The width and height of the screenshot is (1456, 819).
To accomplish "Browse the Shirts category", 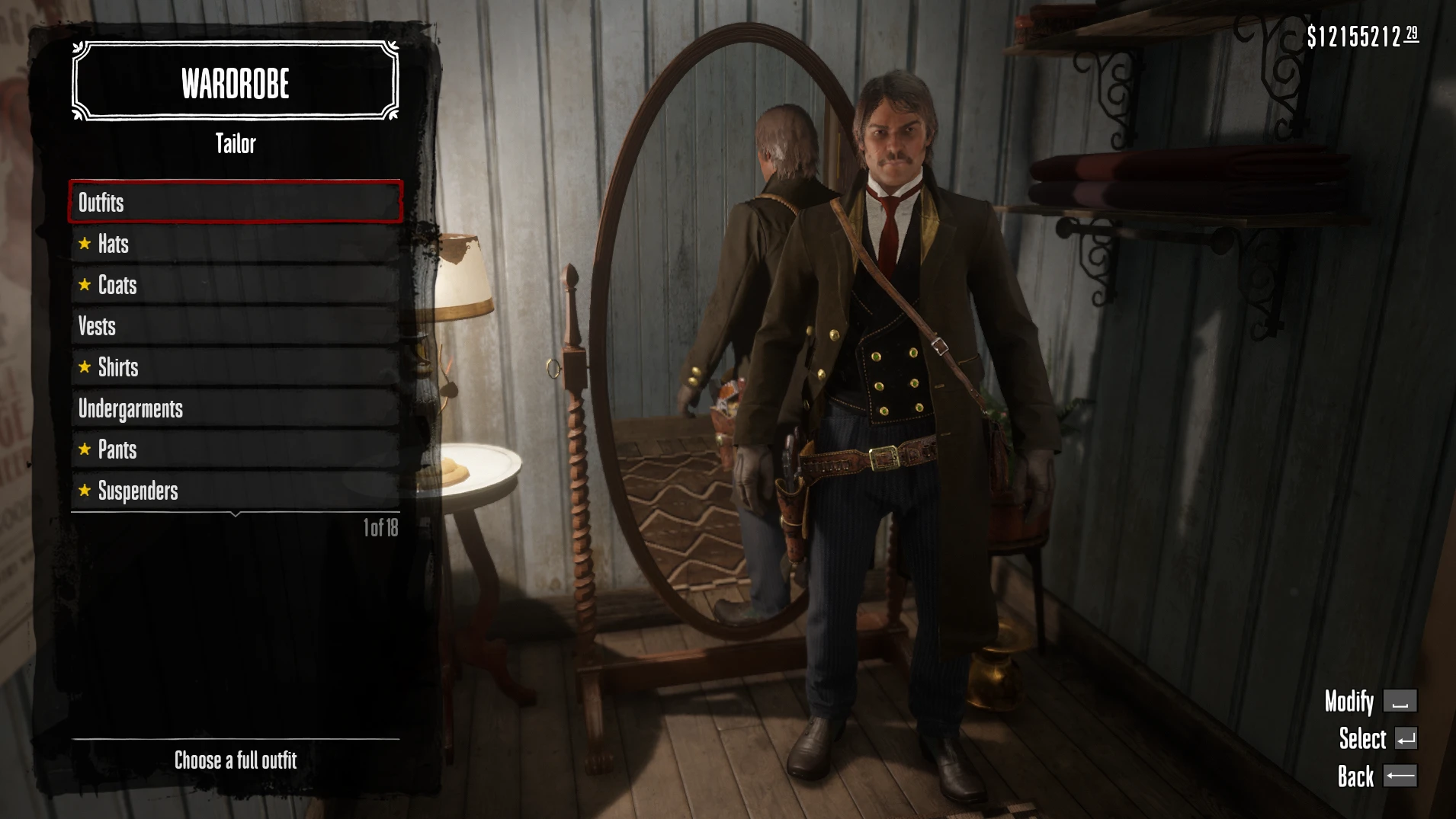I will coord(235,367).
